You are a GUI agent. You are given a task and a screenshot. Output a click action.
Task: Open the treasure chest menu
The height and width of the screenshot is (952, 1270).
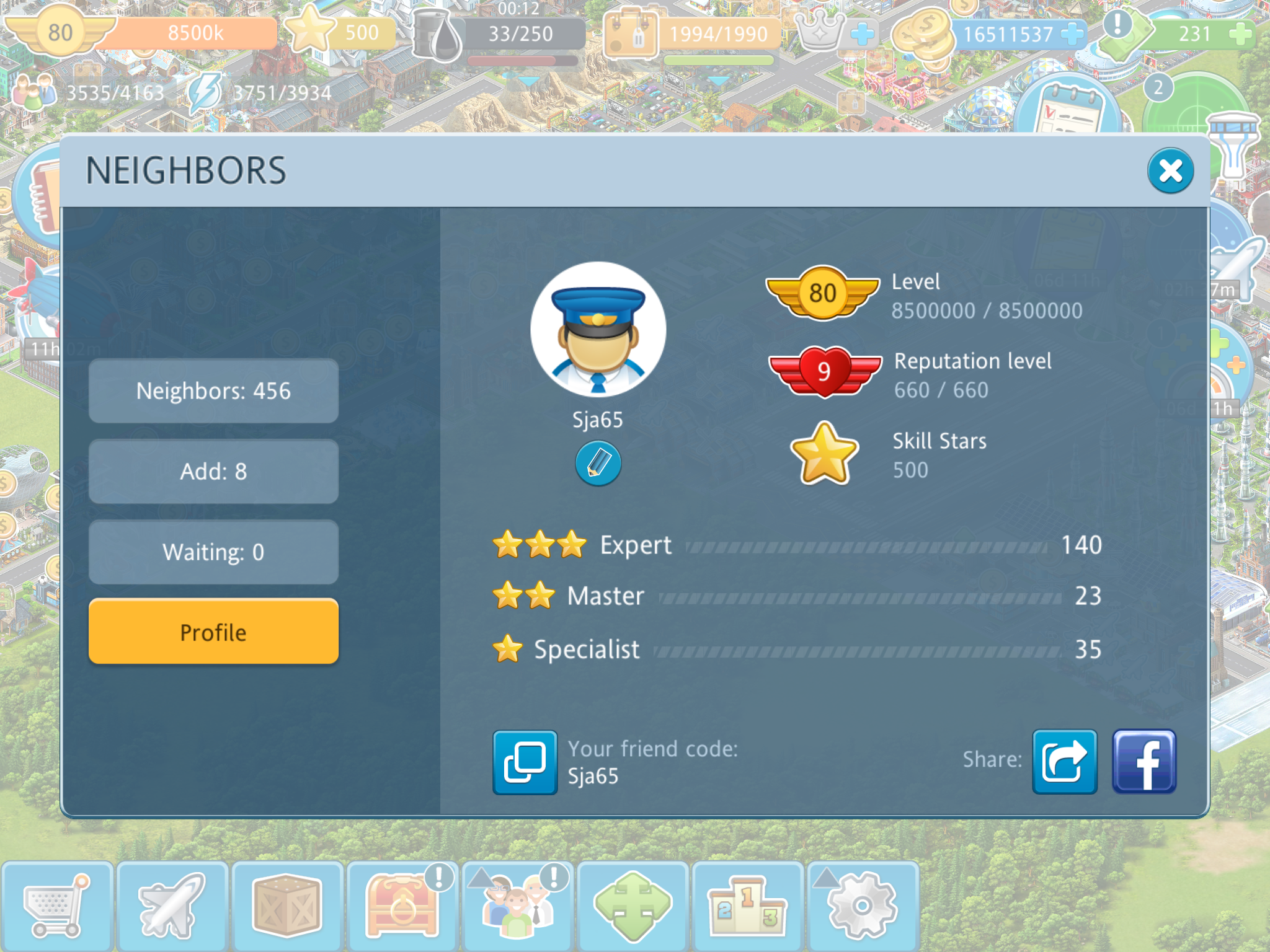pos(402,906)
